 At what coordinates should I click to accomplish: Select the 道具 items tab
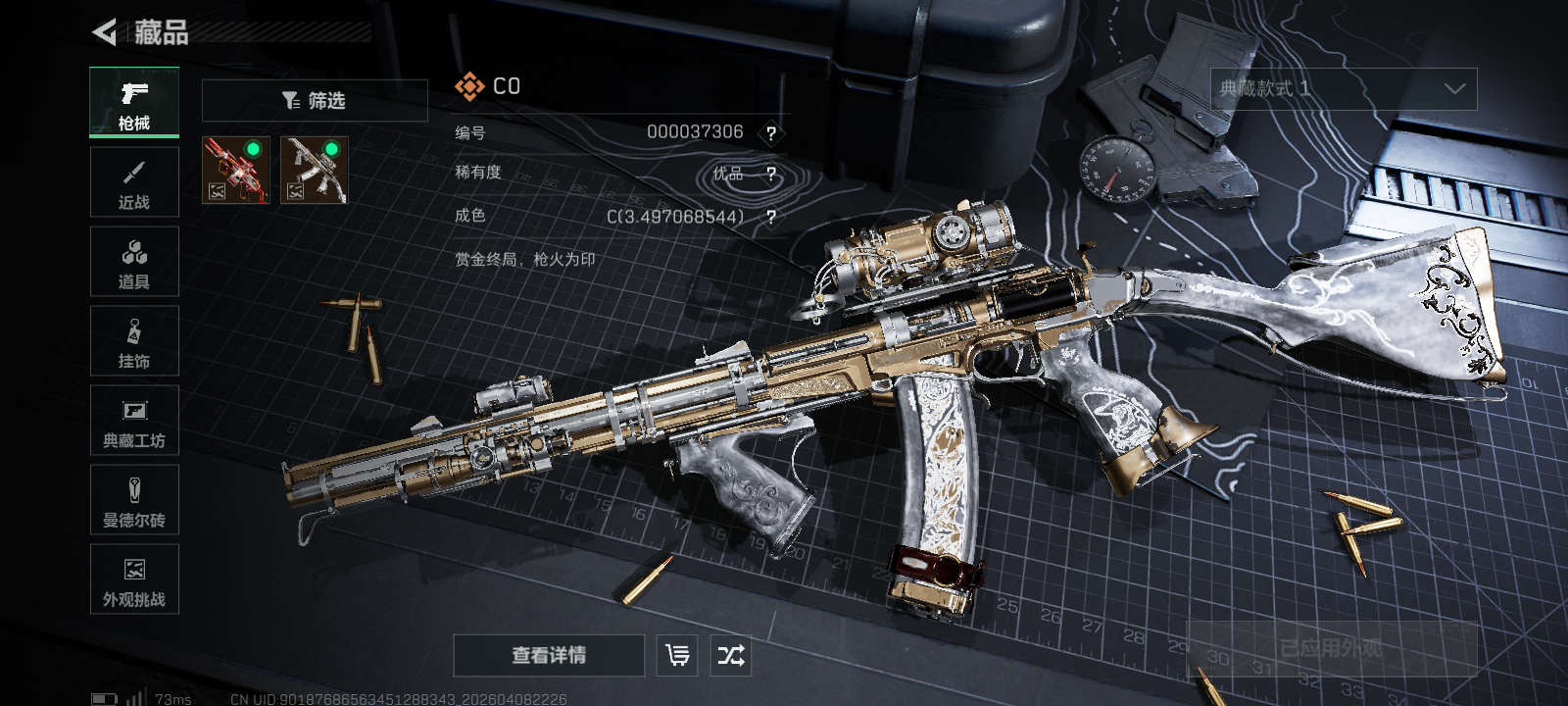tap(134, 262)
